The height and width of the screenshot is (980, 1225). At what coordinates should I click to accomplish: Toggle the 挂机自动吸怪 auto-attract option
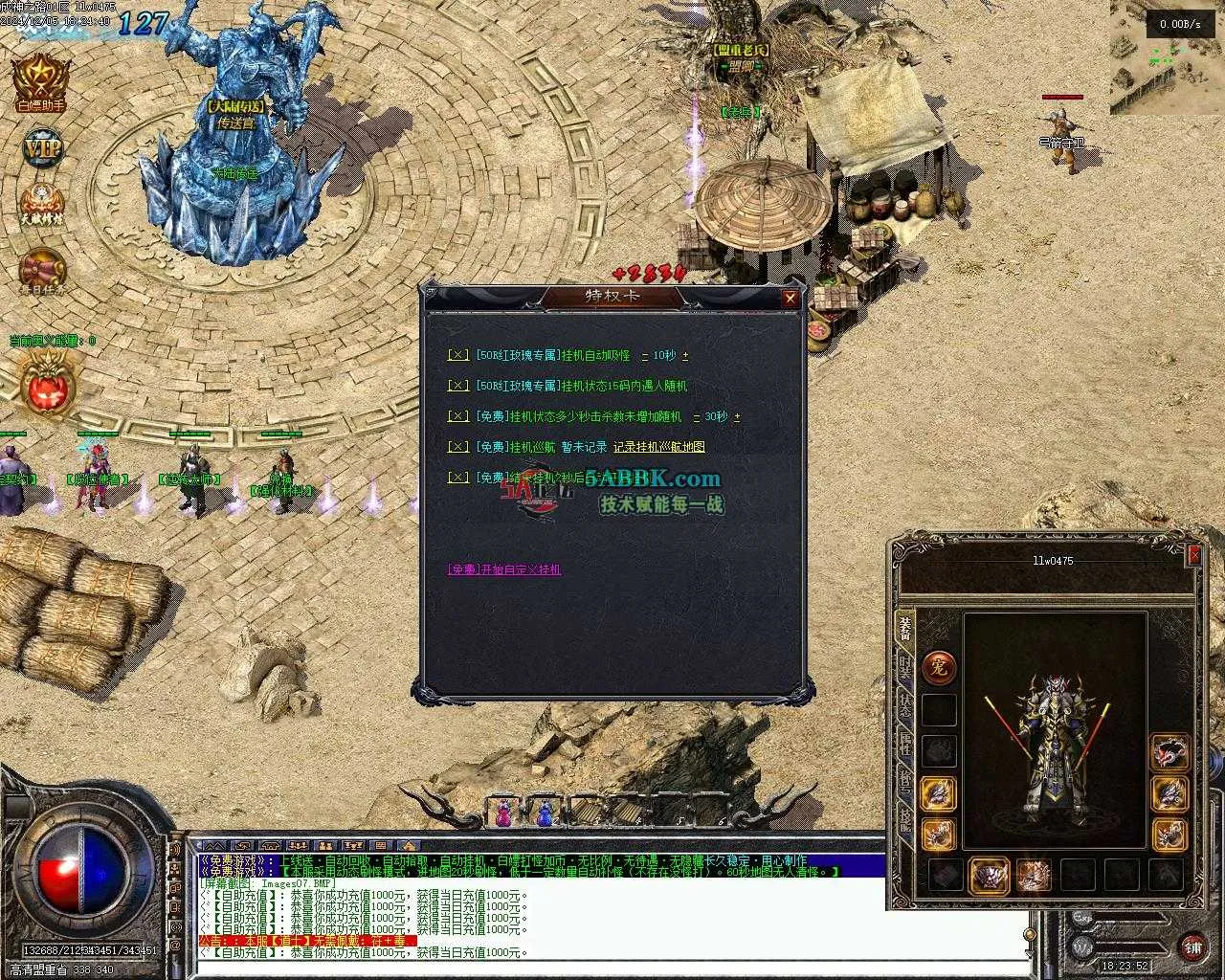pos(458,355)
